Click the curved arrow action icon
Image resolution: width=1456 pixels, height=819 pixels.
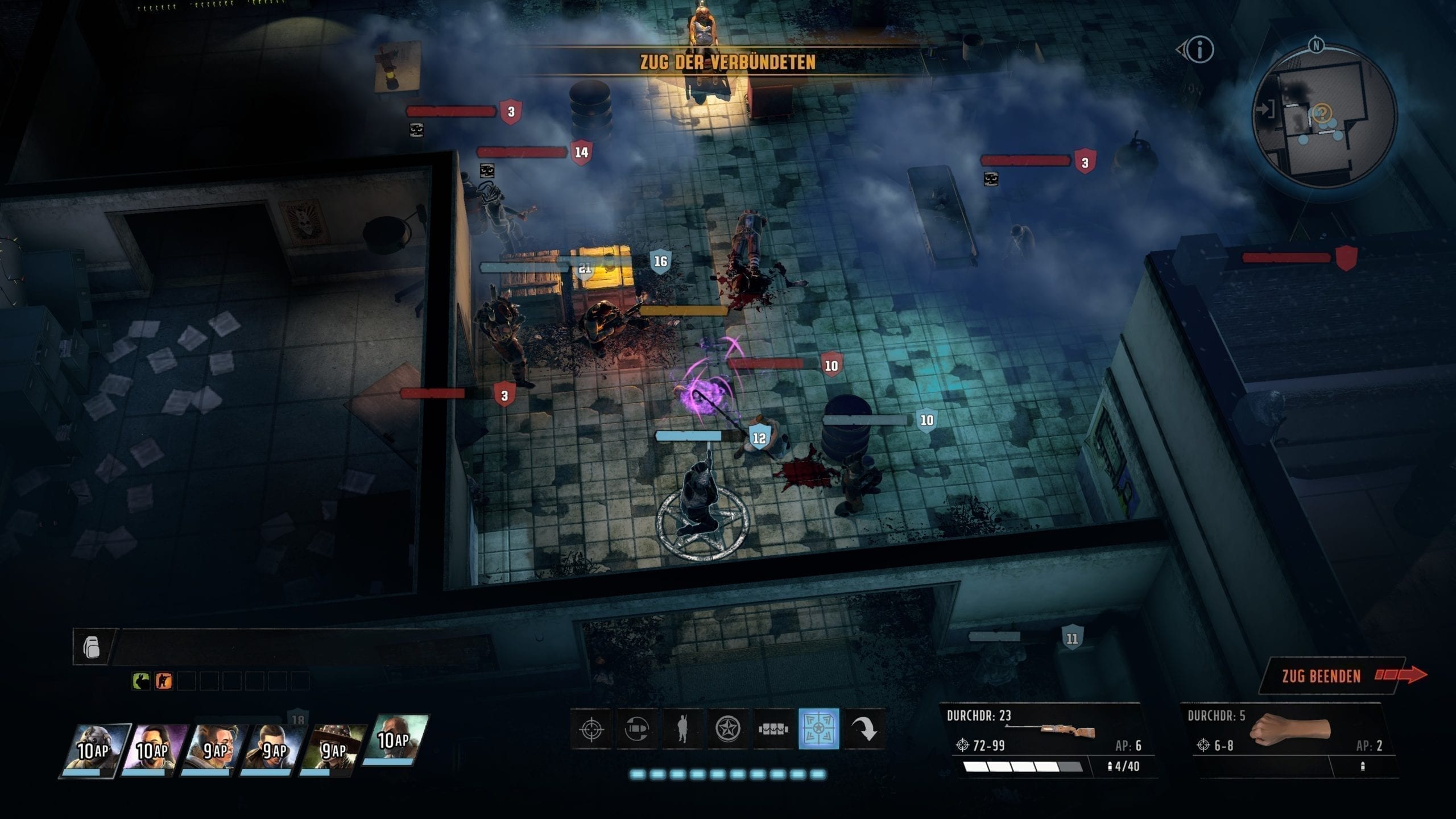(x=864, y=729)
